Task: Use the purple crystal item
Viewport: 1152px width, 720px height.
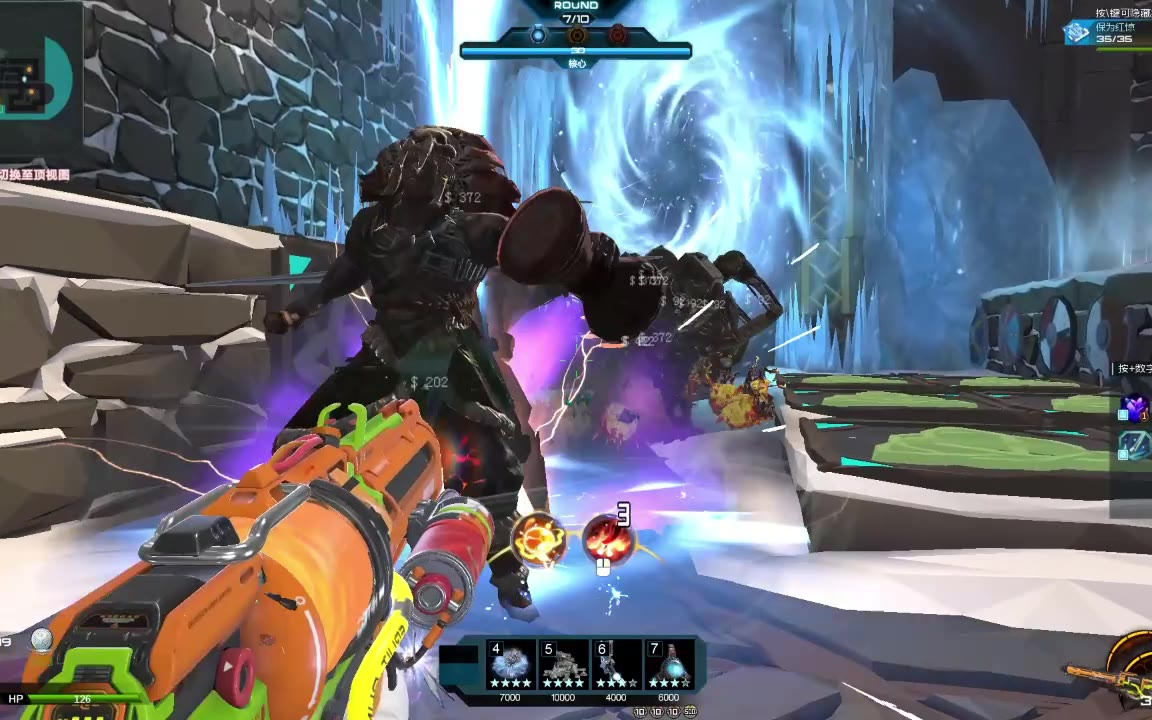Action: (x=1135, y=407)
